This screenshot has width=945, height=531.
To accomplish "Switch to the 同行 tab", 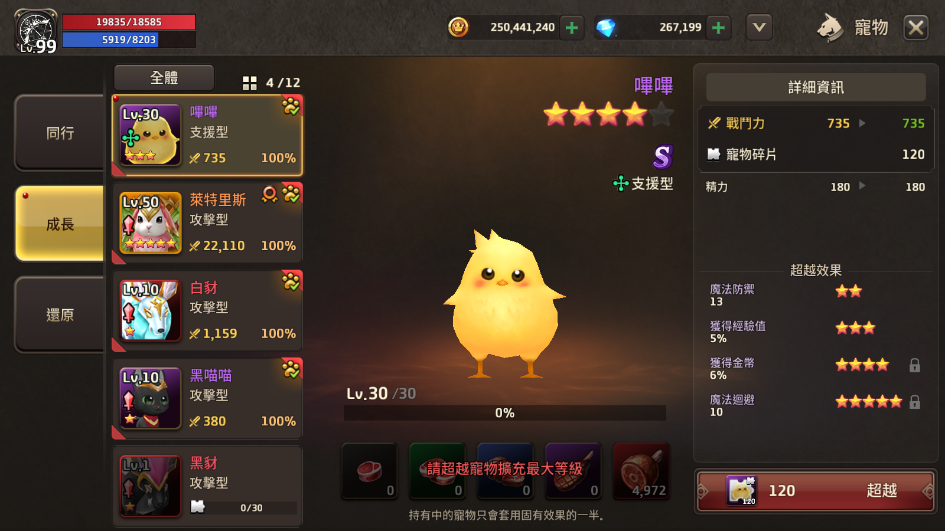I will tap(59, 133).
